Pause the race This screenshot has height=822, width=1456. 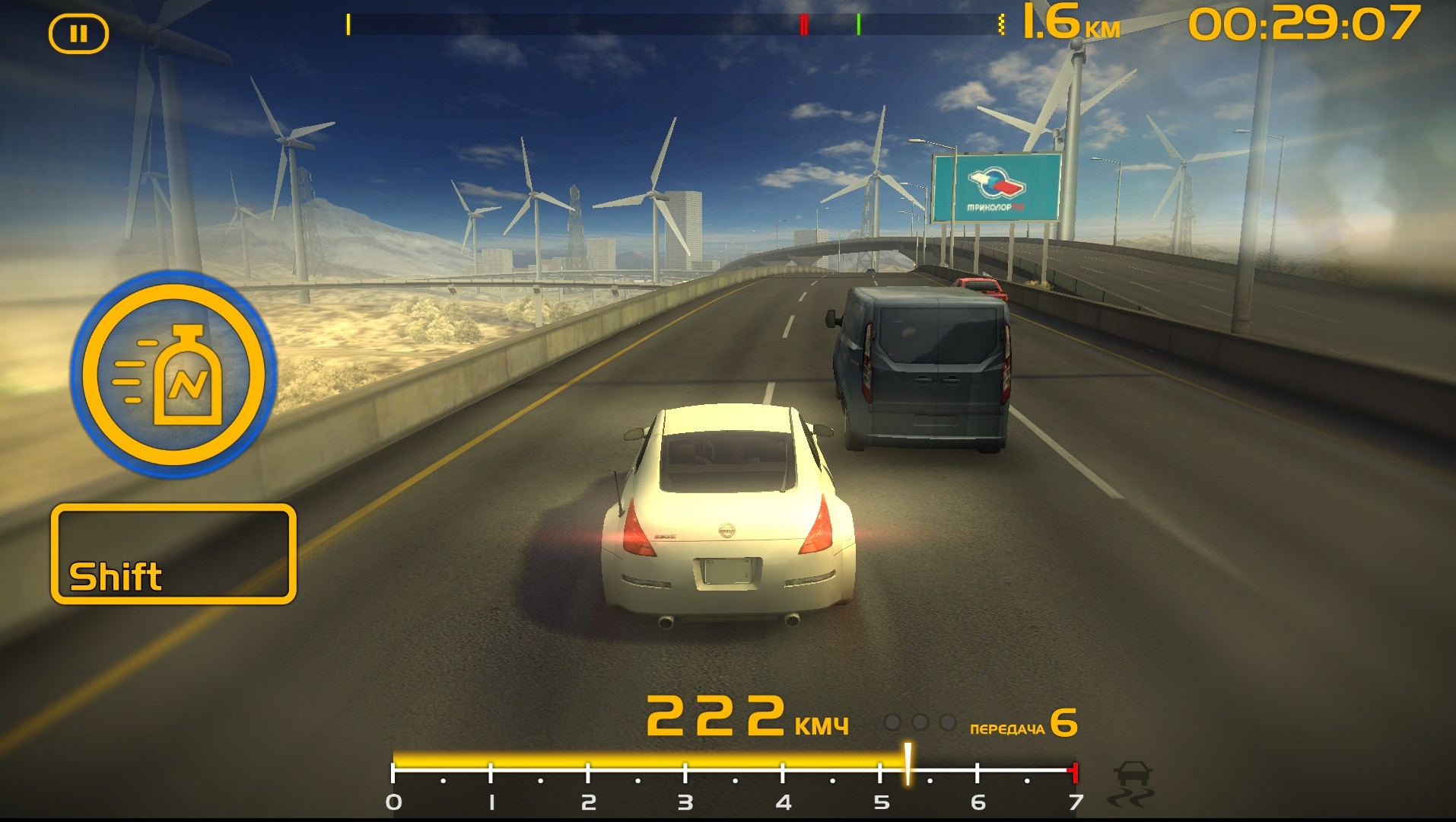click(78, 34)
